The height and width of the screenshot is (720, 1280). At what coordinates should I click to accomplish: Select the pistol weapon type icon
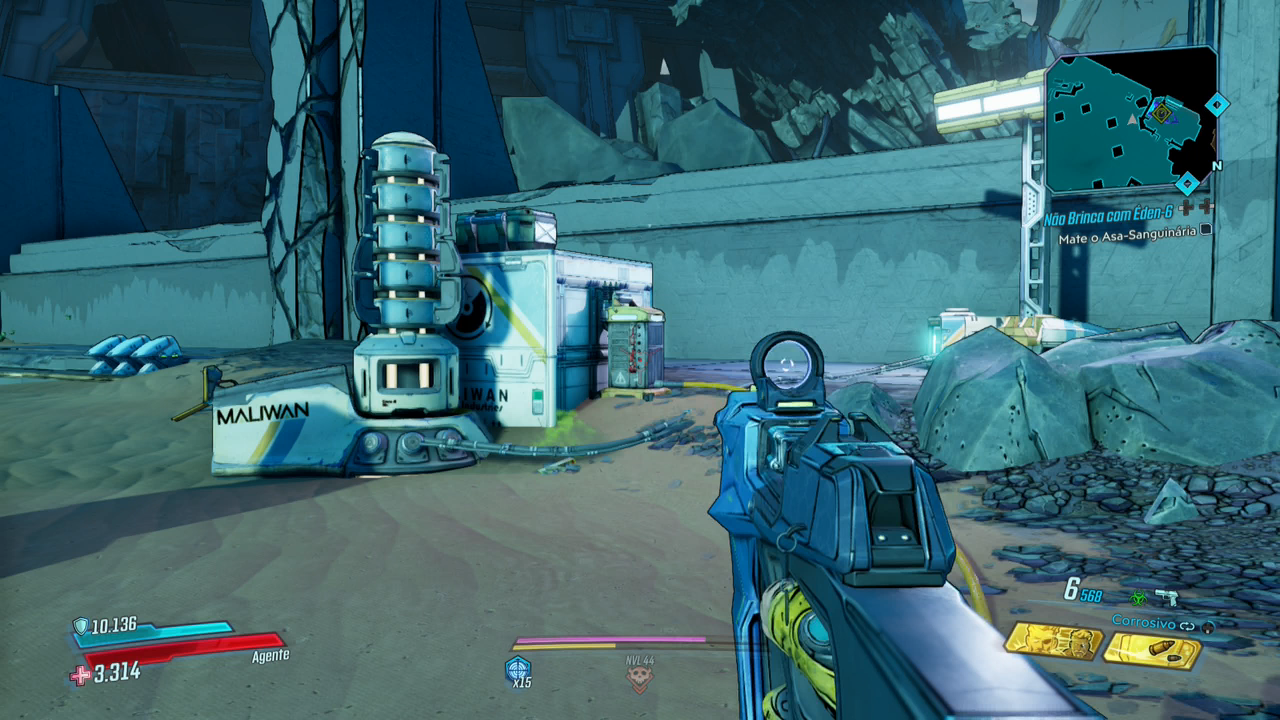(x=1166, y=597)
